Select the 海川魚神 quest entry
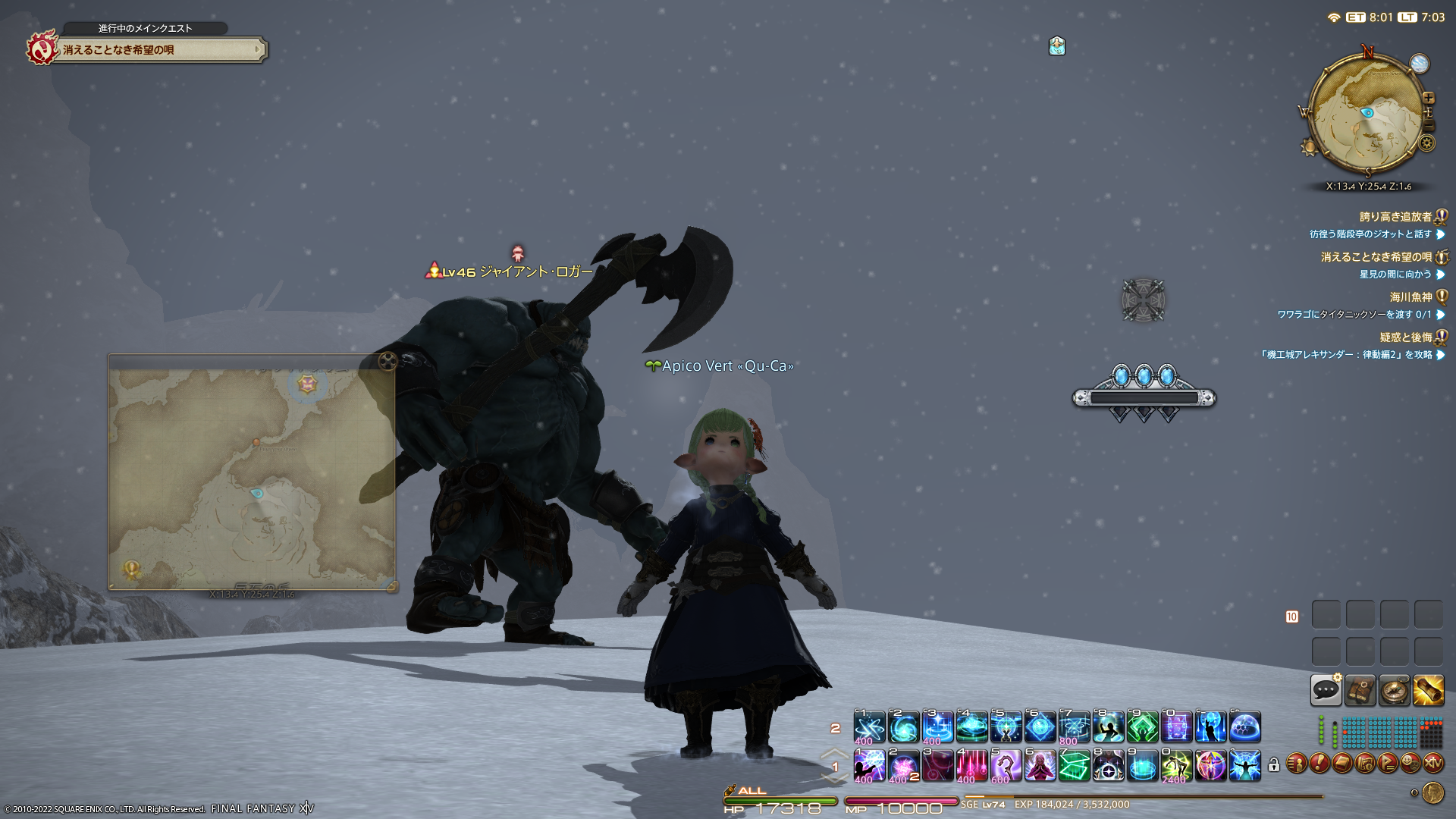 click(x=1410, y=297)
